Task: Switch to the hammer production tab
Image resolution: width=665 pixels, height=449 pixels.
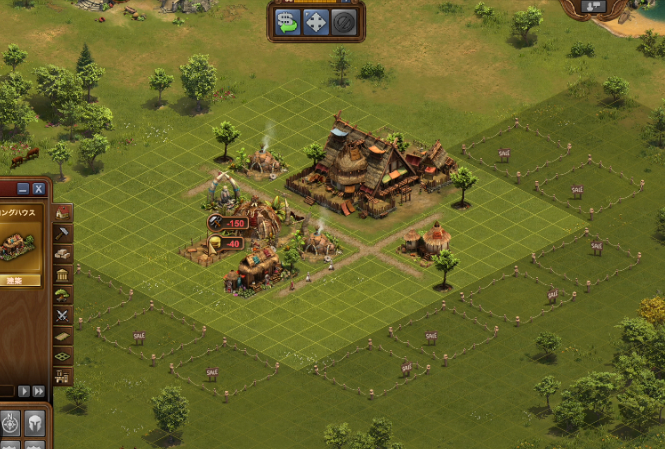Action: (63, 233)
